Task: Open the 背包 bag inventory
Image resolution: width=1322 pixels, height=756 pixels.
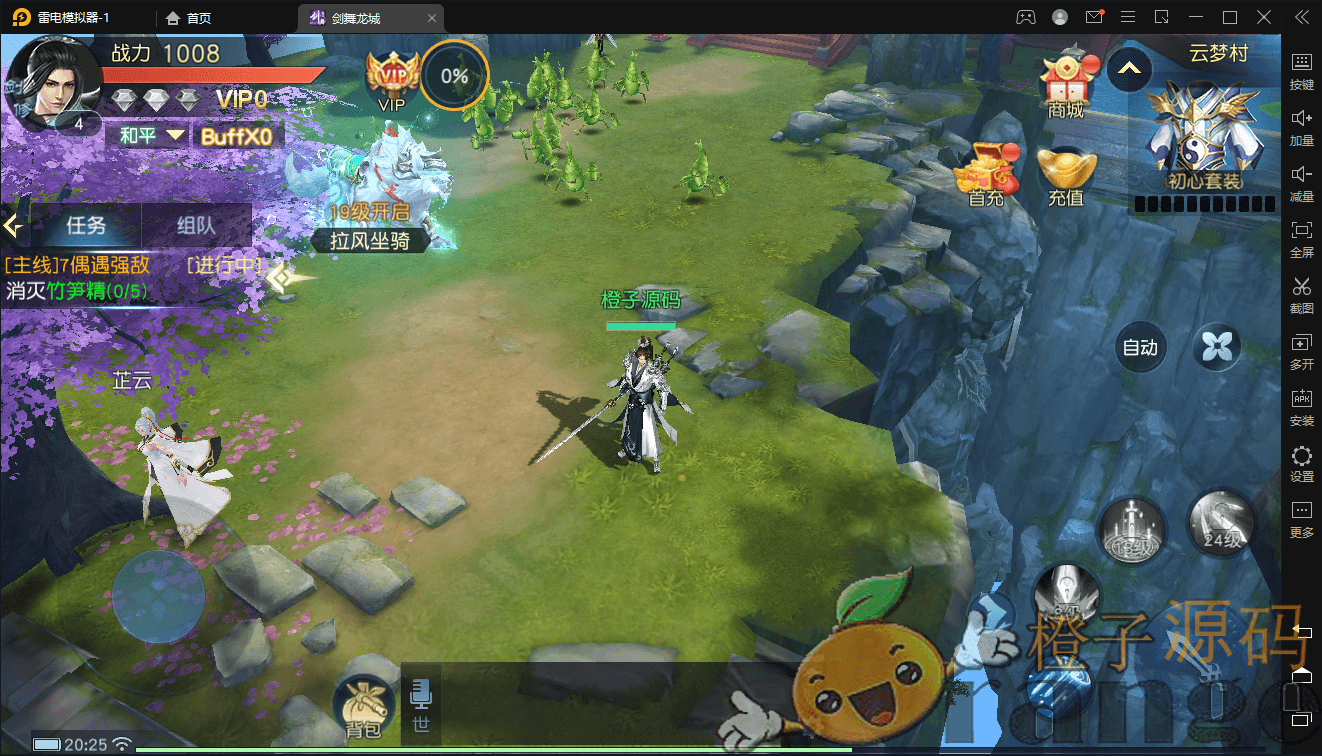Action: pyautogui.click(x=364, y=705)
